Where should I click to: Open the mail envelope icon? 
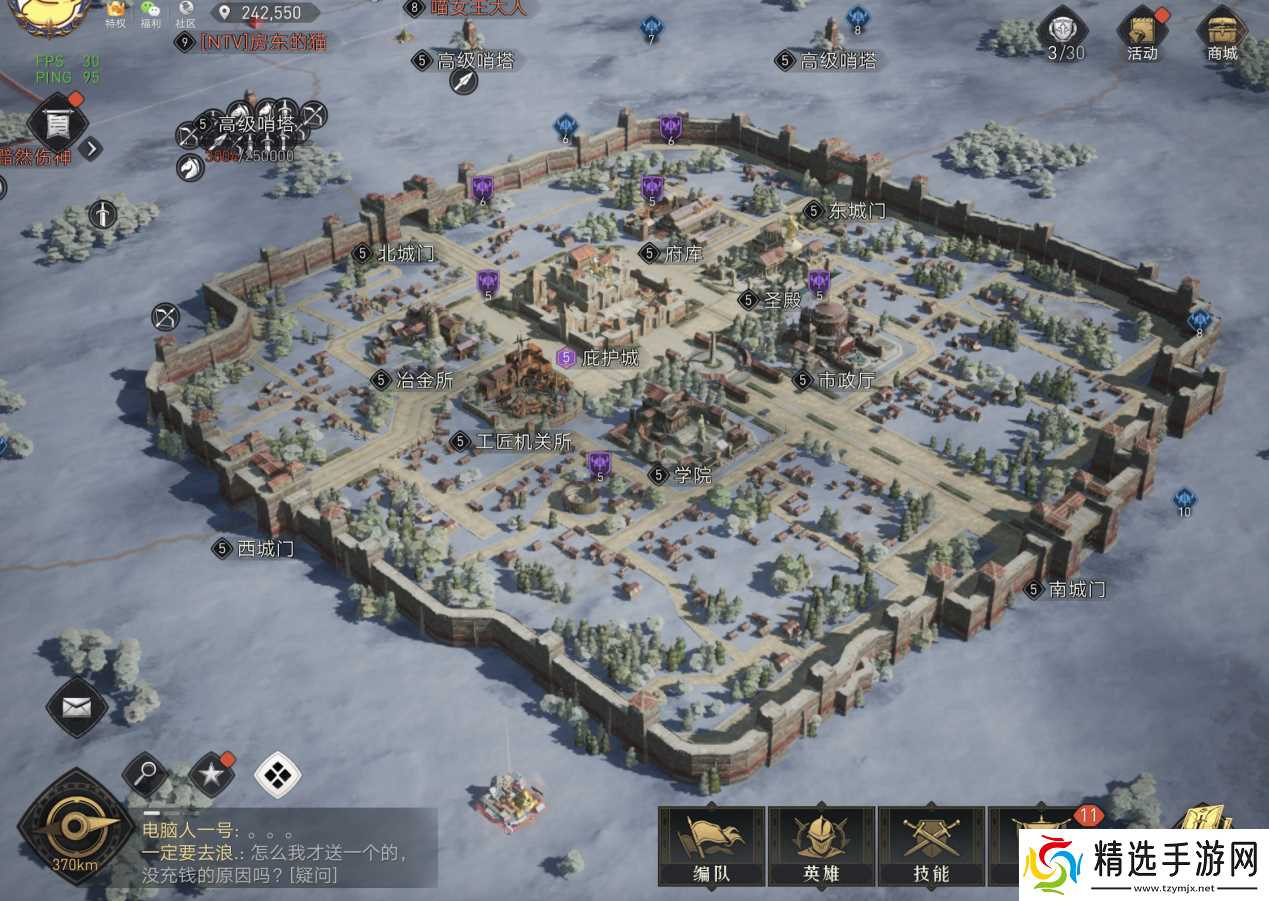pos(77,707)
